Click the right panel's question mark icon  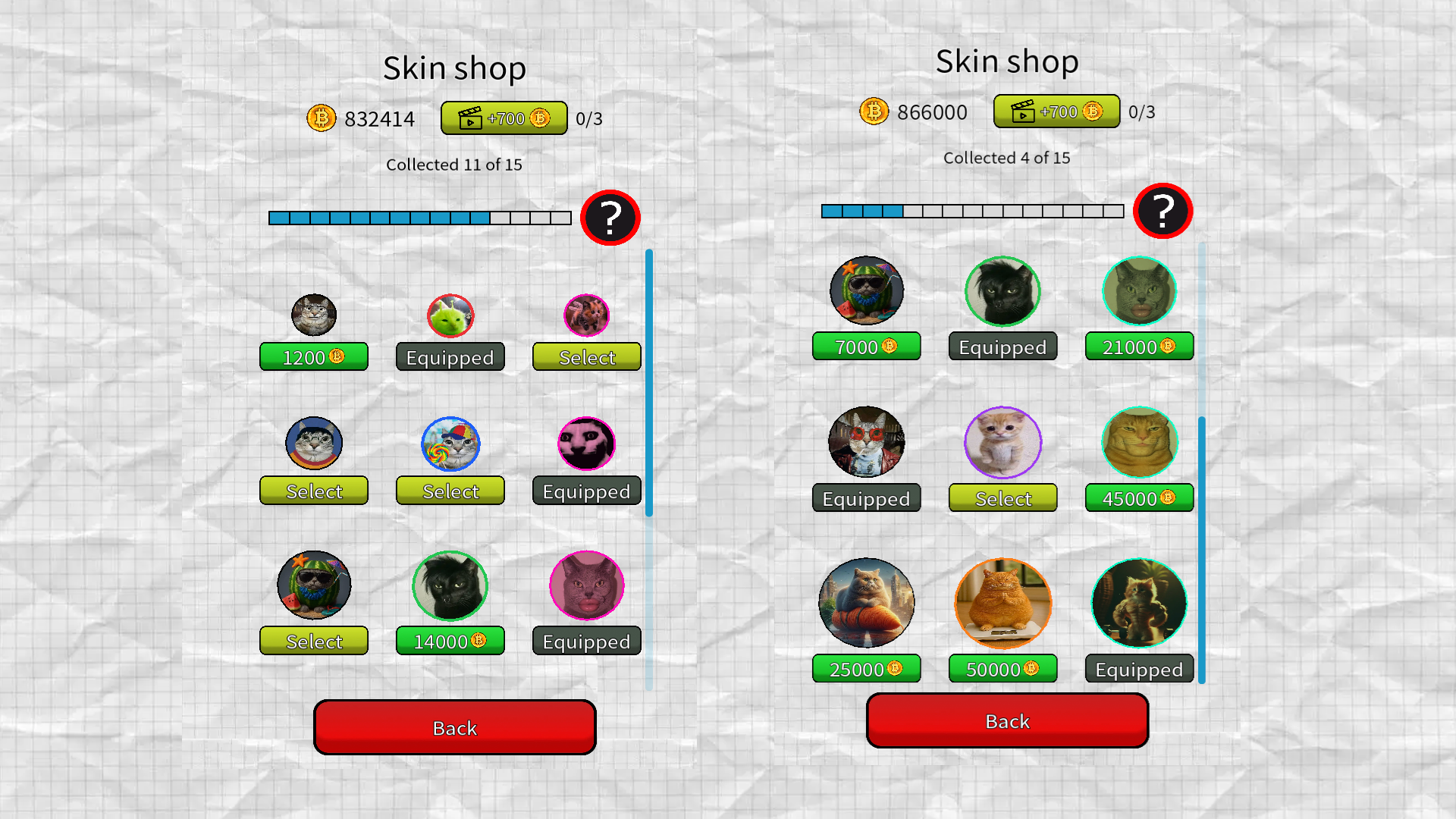click(1163, 212)
